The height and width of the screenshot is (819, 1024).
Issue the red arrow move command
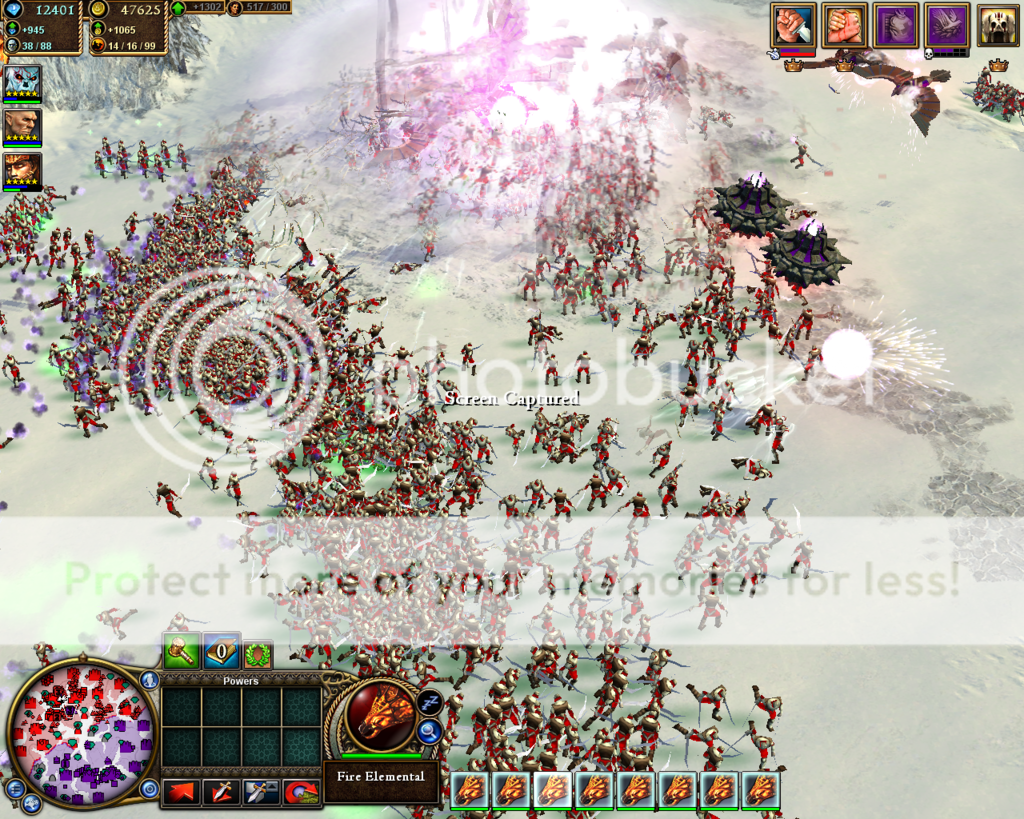[180, 792]
